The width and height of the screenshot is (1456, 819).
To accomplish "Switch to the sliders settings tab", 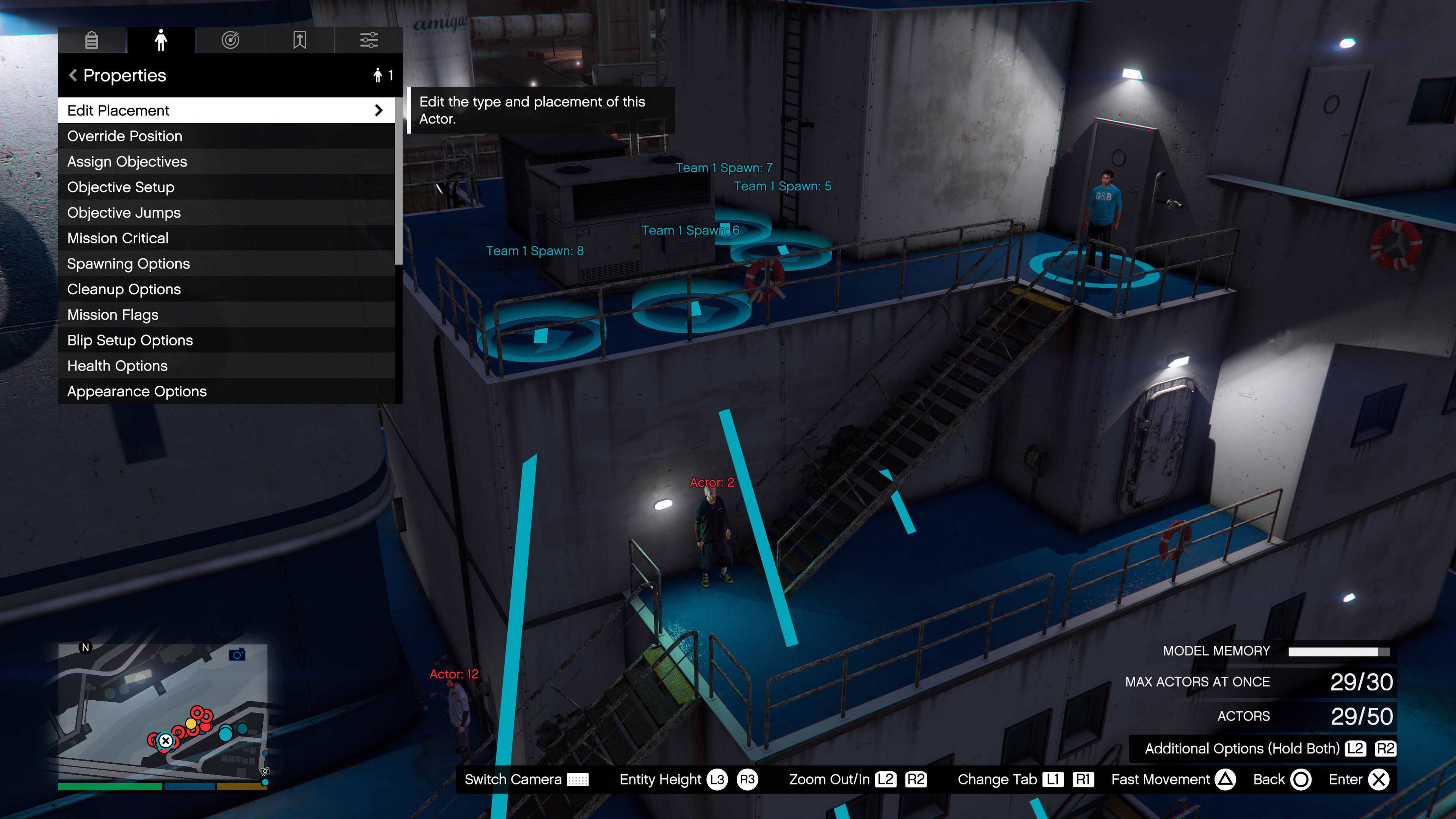I will point(369,40).
